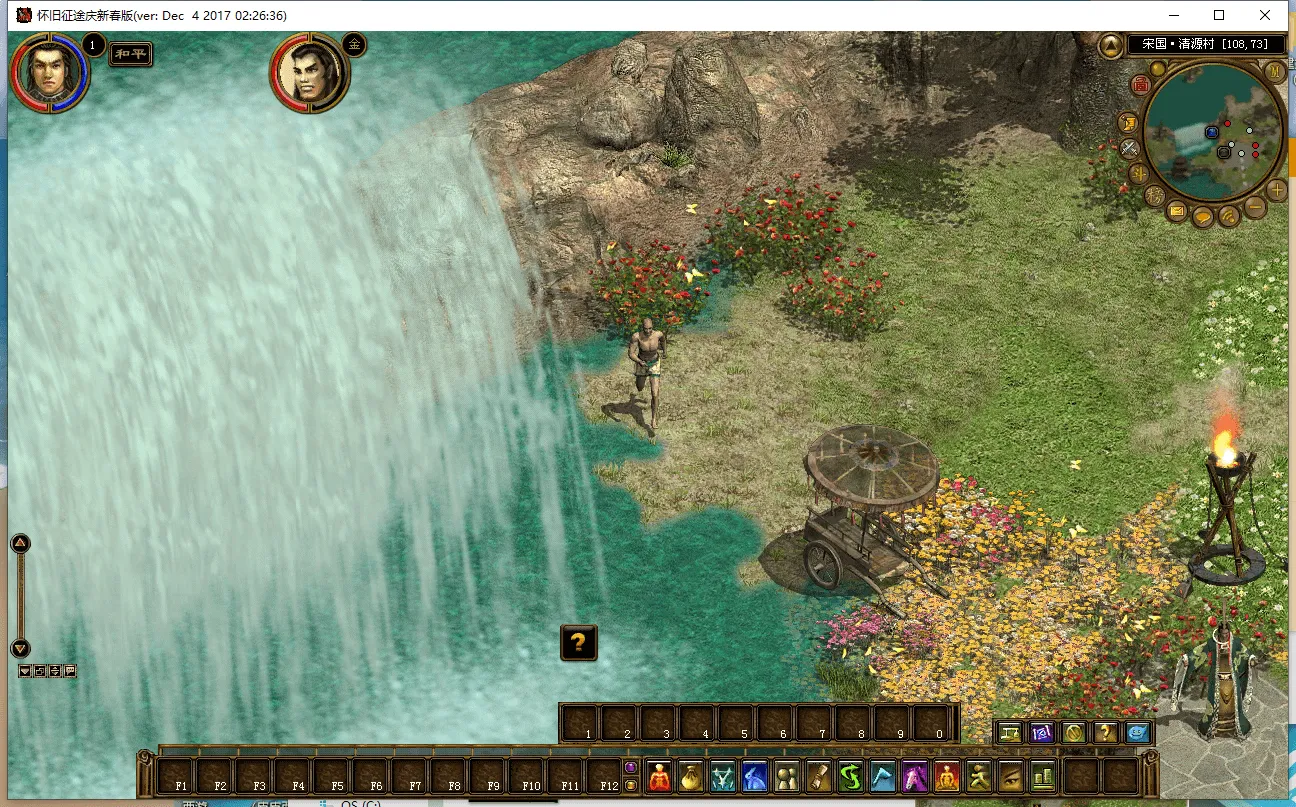Click the eye icon on the toolbar
Viewport: 1296px width, 807px height.
(1010, 776)
